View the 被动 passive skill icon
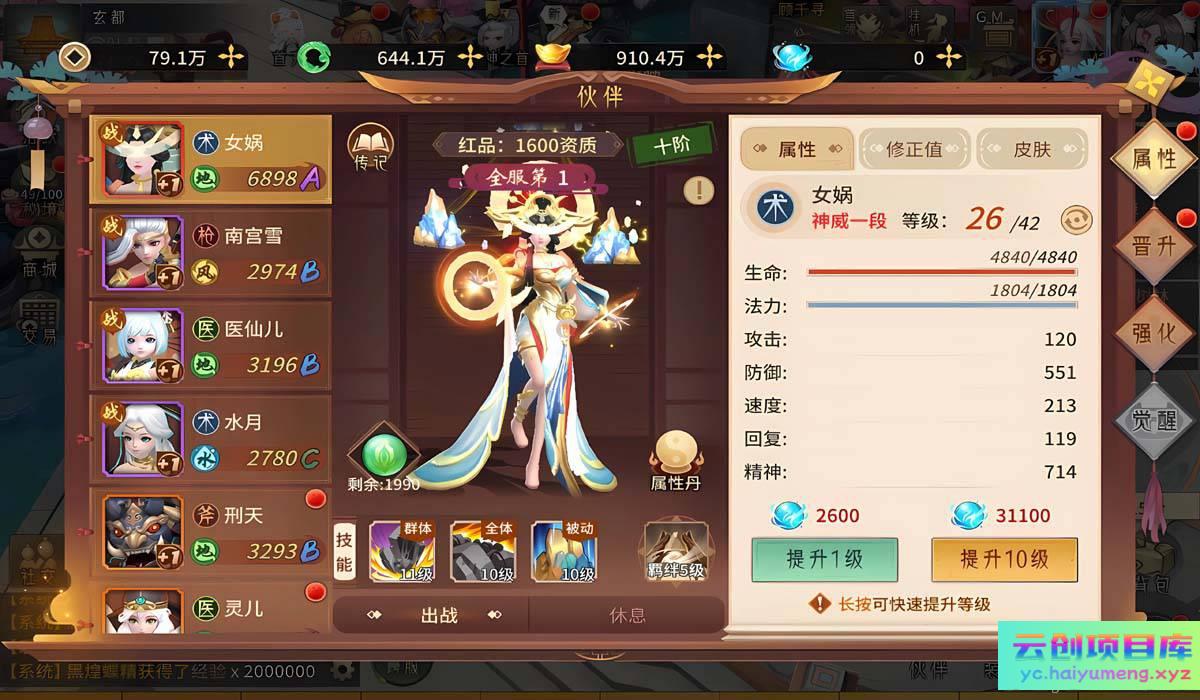Image resolution: width=1200 pixels, height=700 pixels. [x=563, y=550]
